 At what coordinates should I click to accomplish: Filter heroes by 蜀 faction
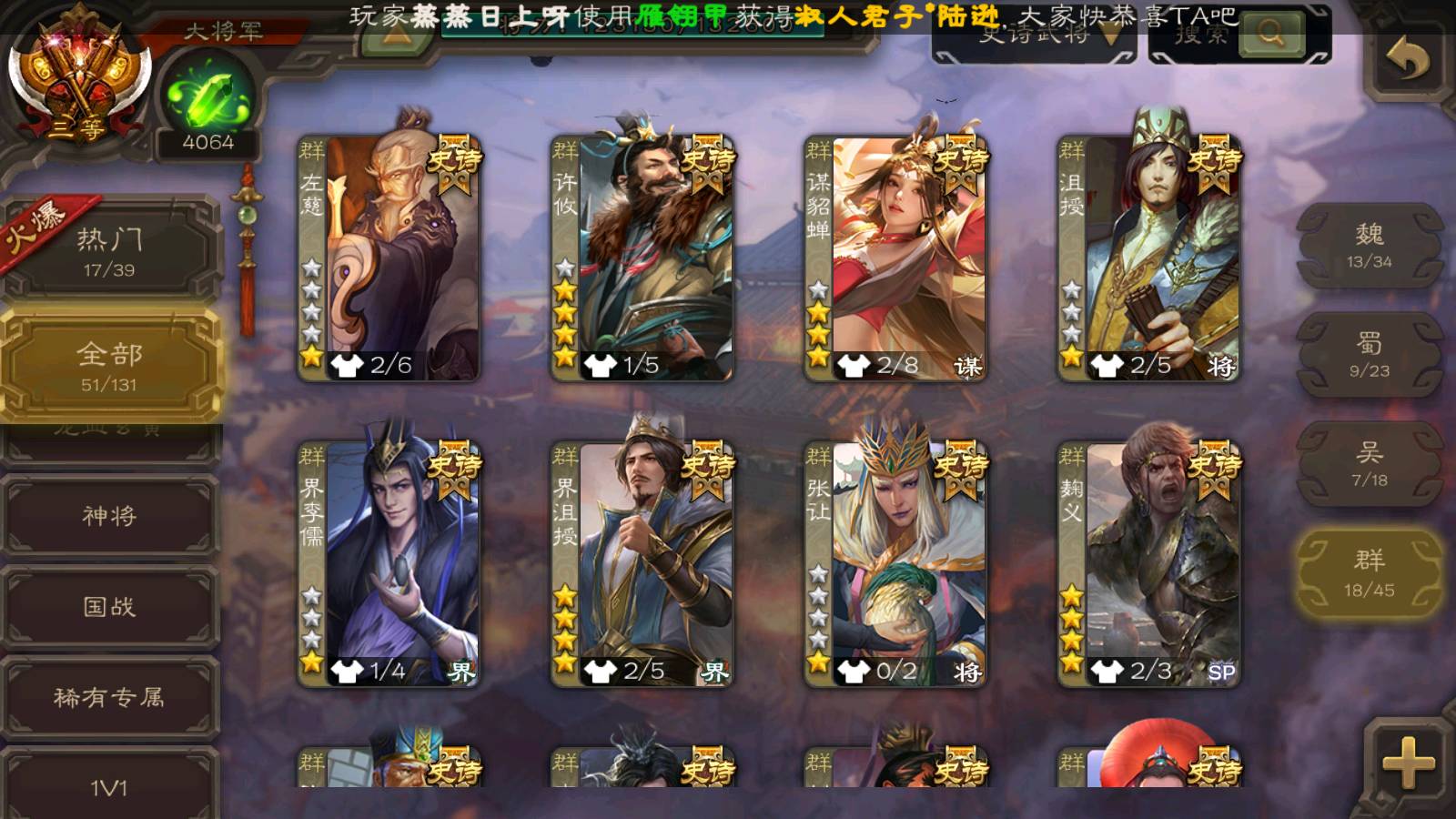[1369, 355]
